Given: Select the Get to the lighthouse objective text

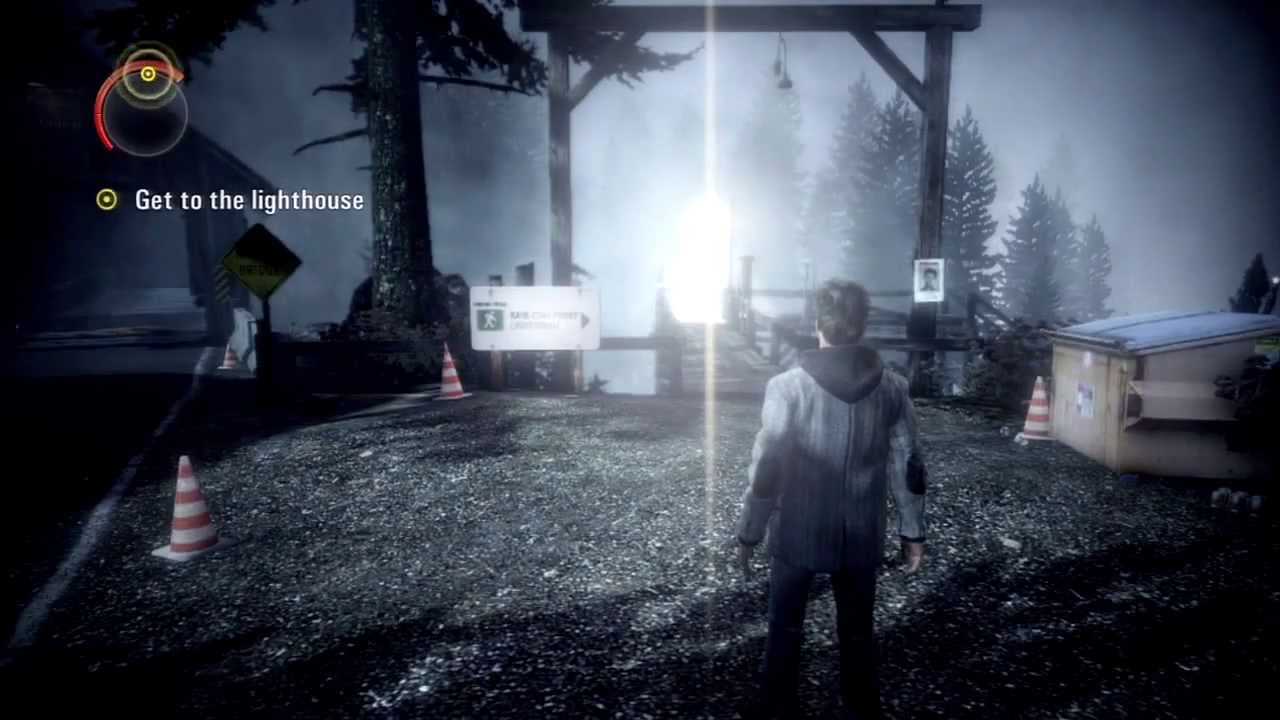Looking at the screenshot, I should [x=249, y=200].
